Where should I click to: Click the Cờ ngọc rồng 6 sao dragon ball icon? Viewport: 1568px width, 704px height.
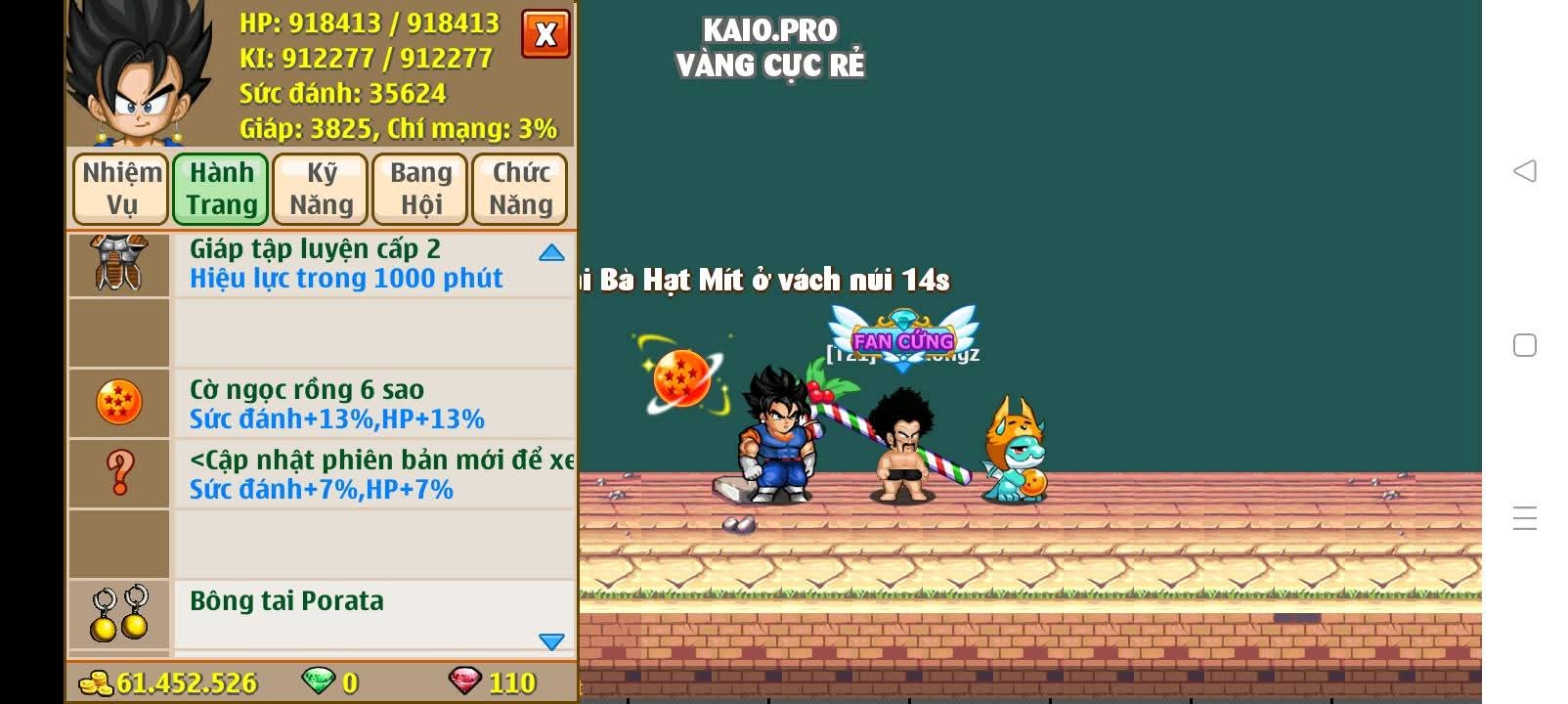pyautogui.click(x=117, y=403)
